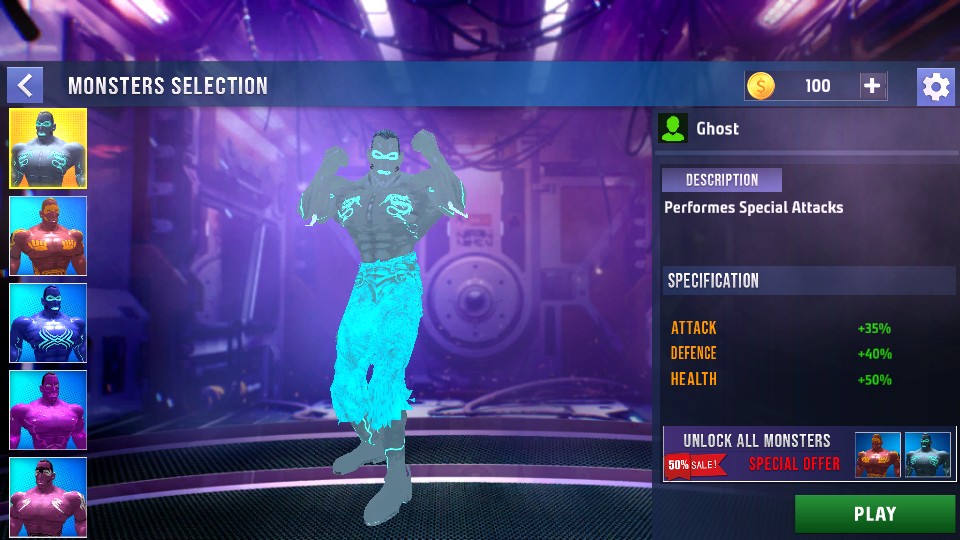Click the Description tab label
The image size is (960, 540).
click(x=722, y=180)
